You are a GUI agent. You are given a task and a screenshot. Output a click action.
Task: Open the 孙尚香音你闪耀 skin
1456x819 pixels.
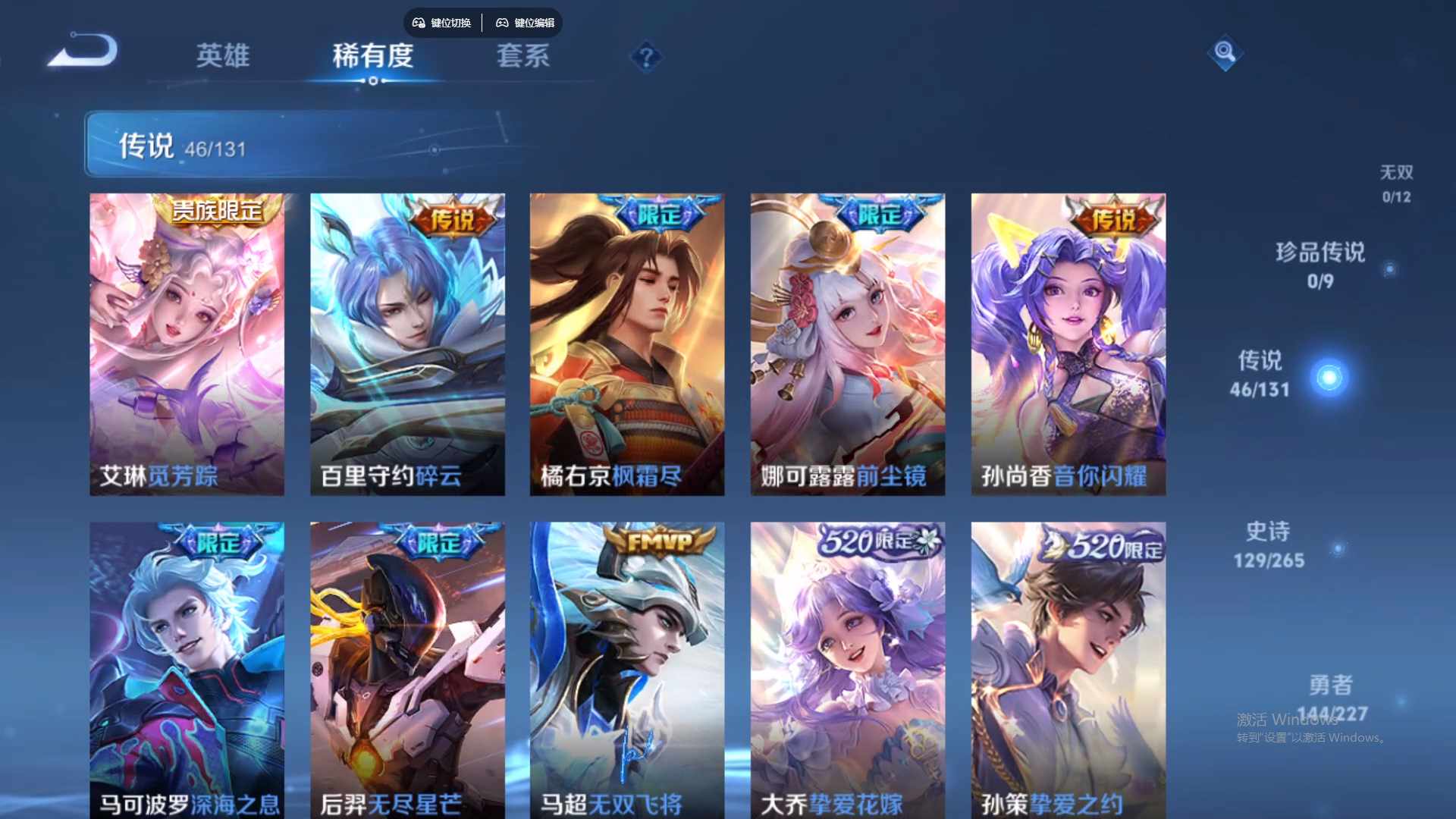coord(1068,341)
